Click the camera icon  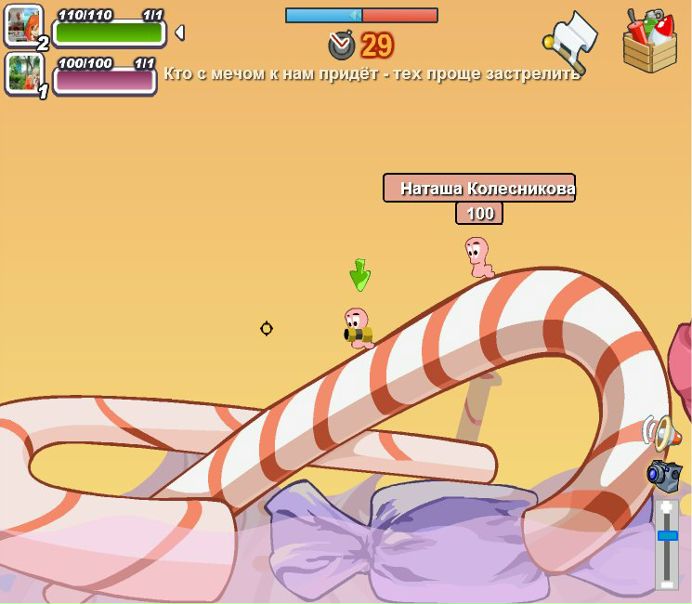click(x=663, y=475)
